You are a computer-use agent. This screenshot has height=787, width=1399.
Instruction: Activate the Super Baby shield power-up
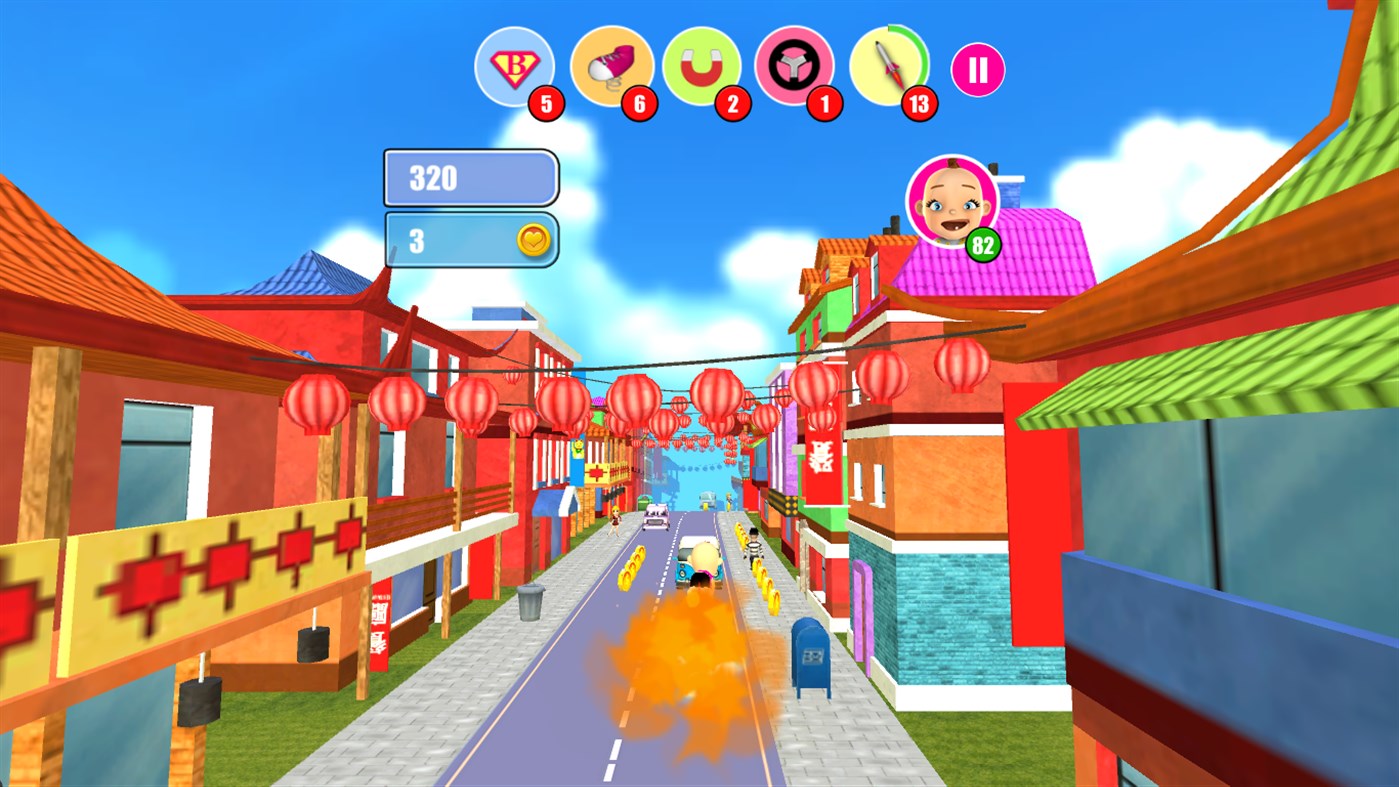pos(515,66)
